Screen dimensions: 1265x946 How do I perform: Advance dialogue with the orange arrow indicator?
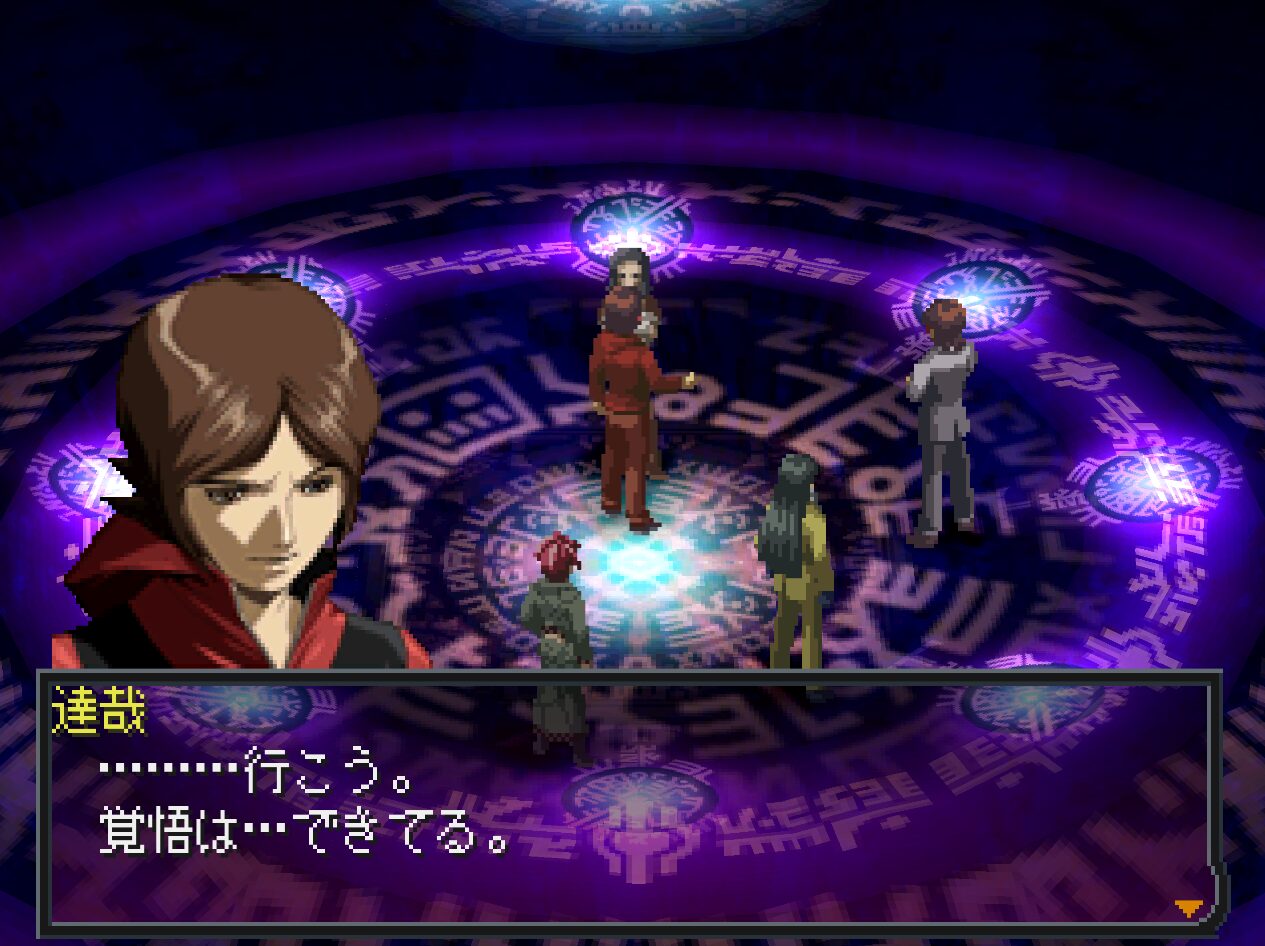(1187, 907)
